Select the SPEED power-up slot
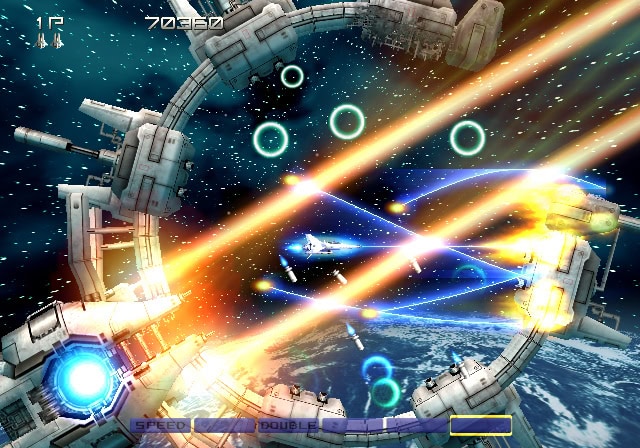The width and height of the screenshot is (640, 448). click(160, 425)
